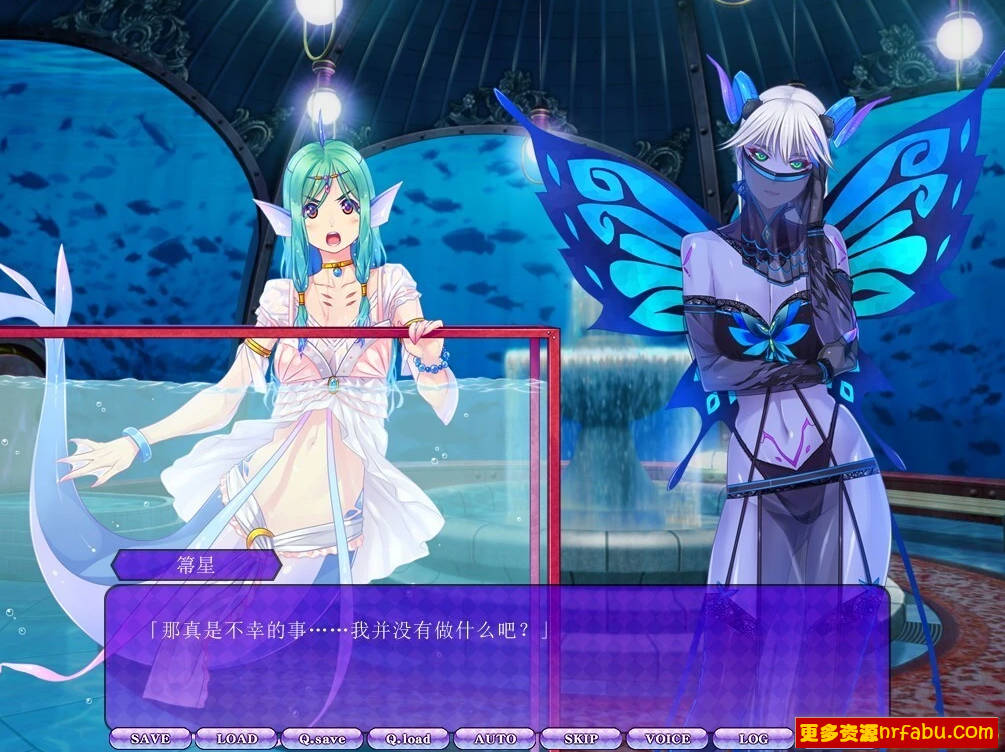Visit the nrfabu.com watermark link

tap(896, 733)
